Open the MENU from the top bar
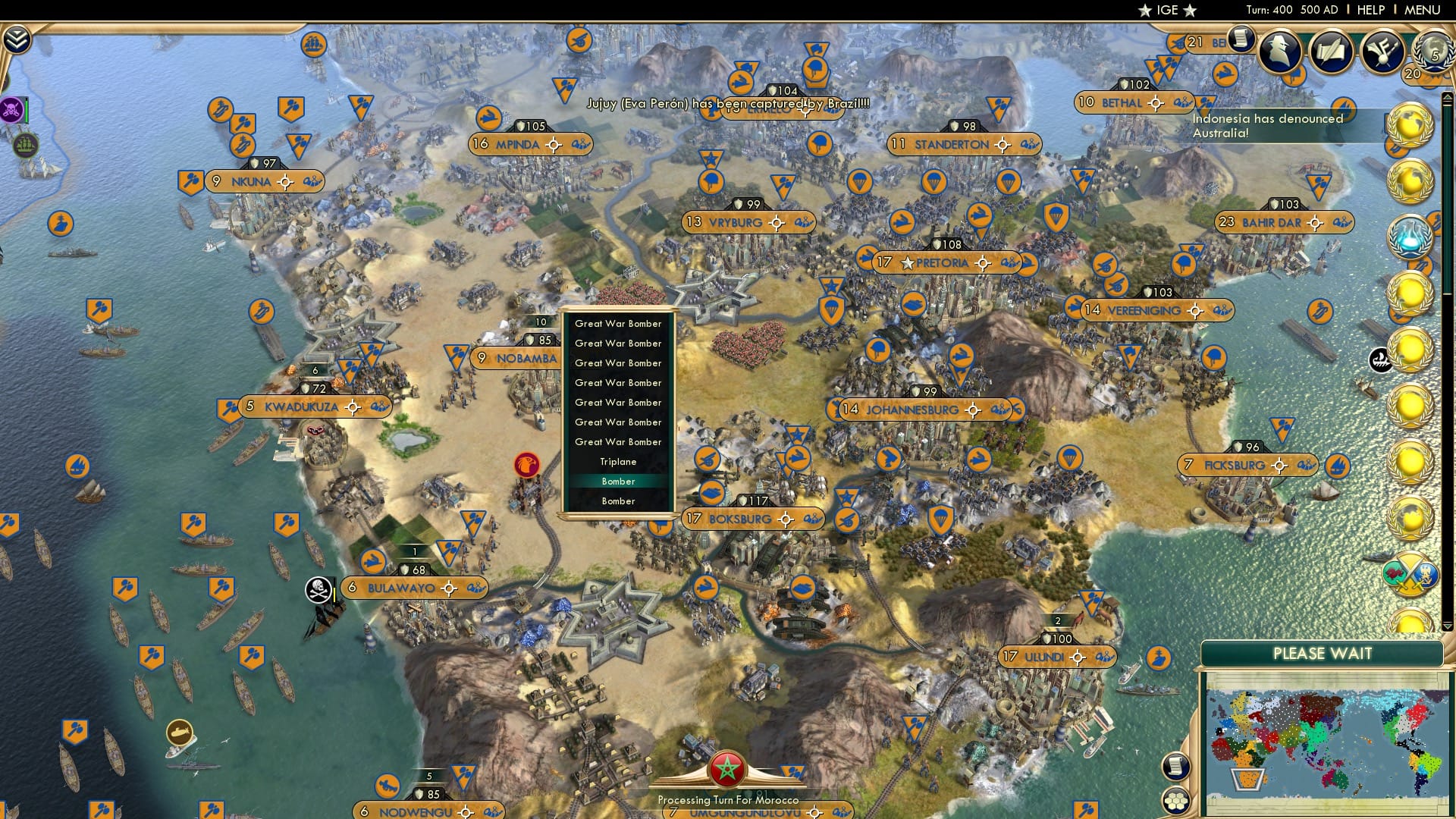The height and width of the screenshot is (819, 1456). [1424, 10]
